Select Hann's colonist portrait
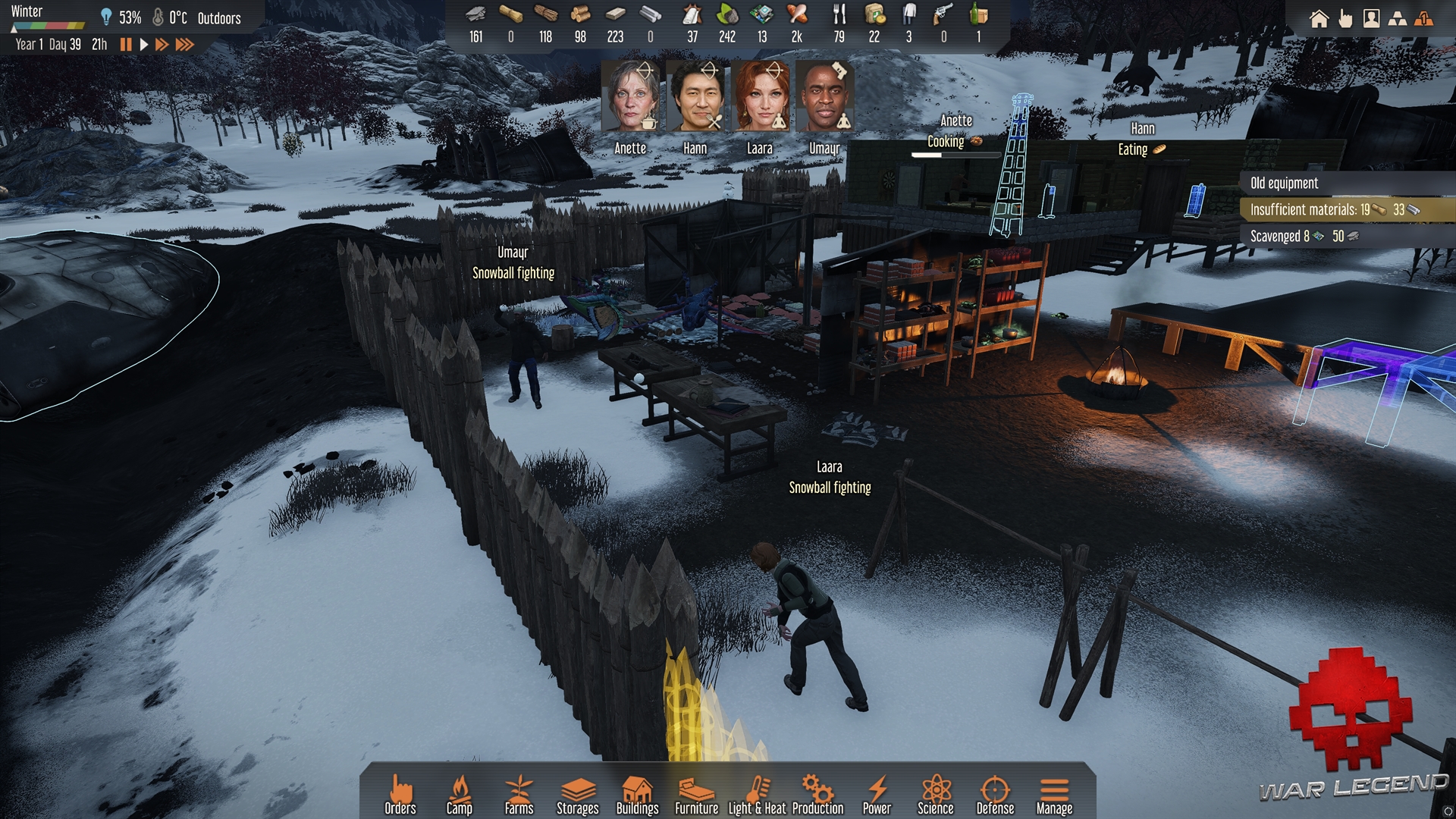 click(x=695, y=98)
